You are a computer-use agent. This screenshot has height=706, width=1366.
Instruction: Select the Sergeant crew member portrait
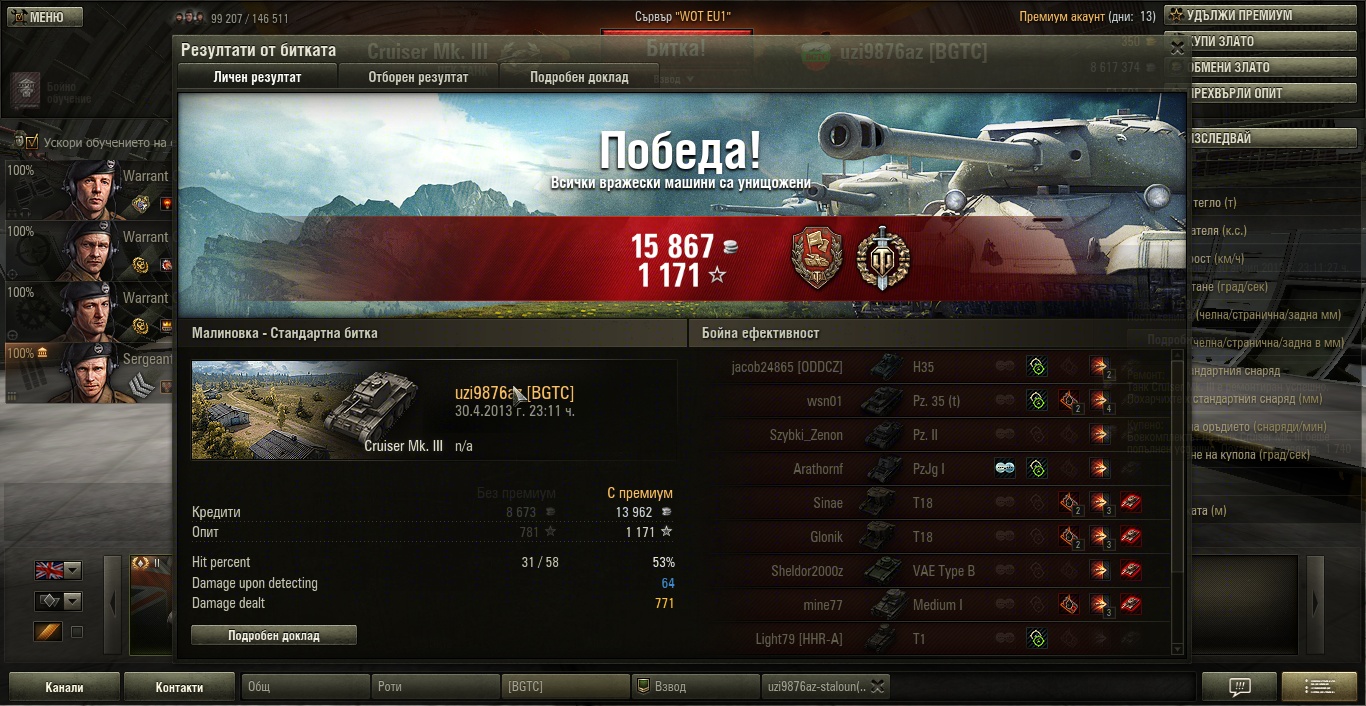click(x=90, y=372)
